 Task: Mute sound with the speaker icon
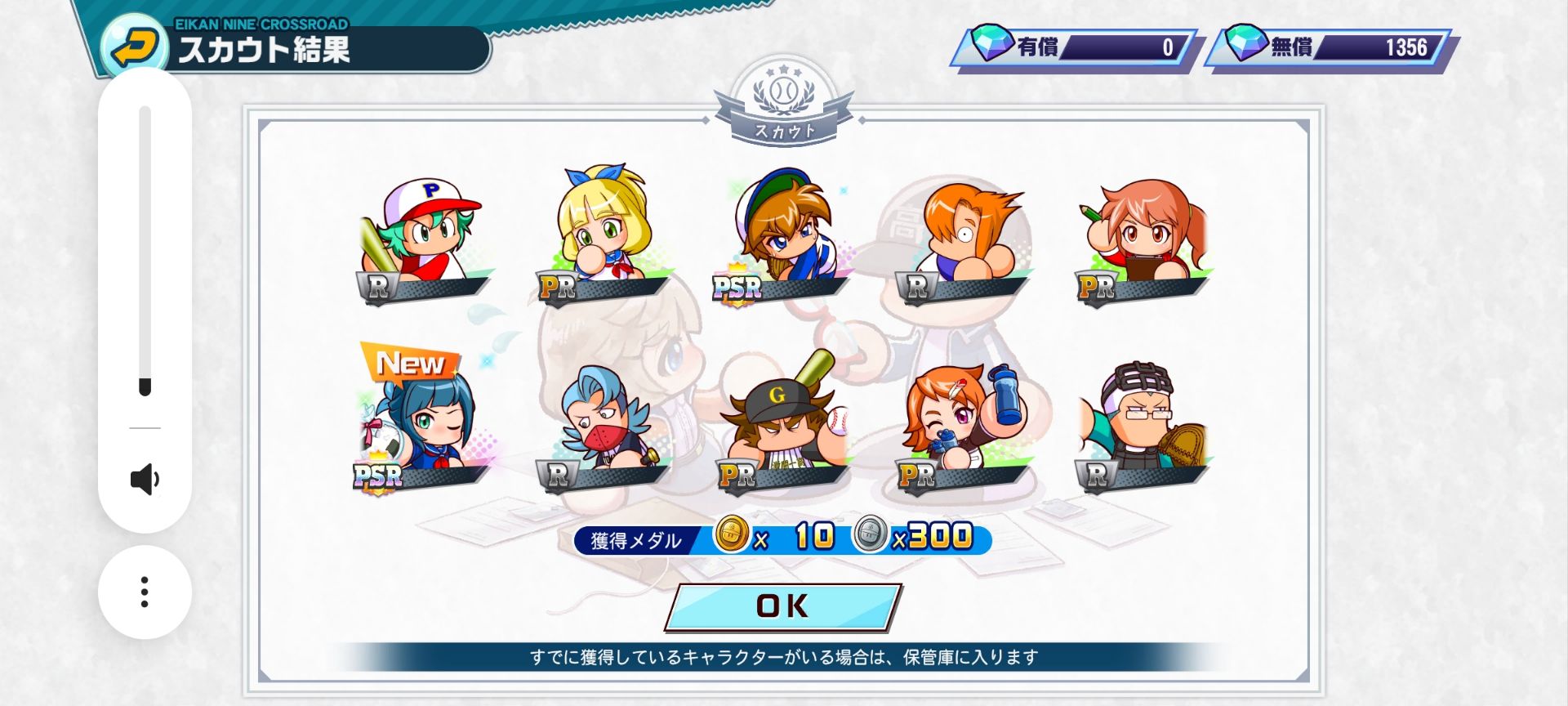point(145,480)
